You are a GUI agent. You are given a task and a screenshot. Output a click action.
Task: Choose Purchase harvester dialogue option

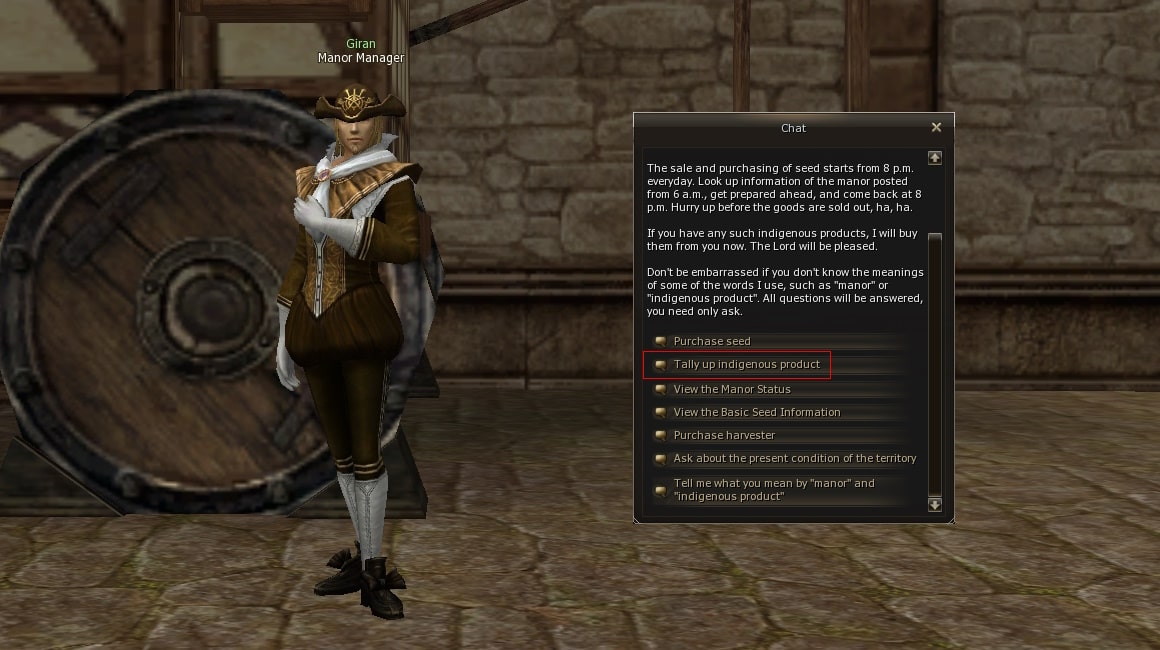(x=724, y=435)
